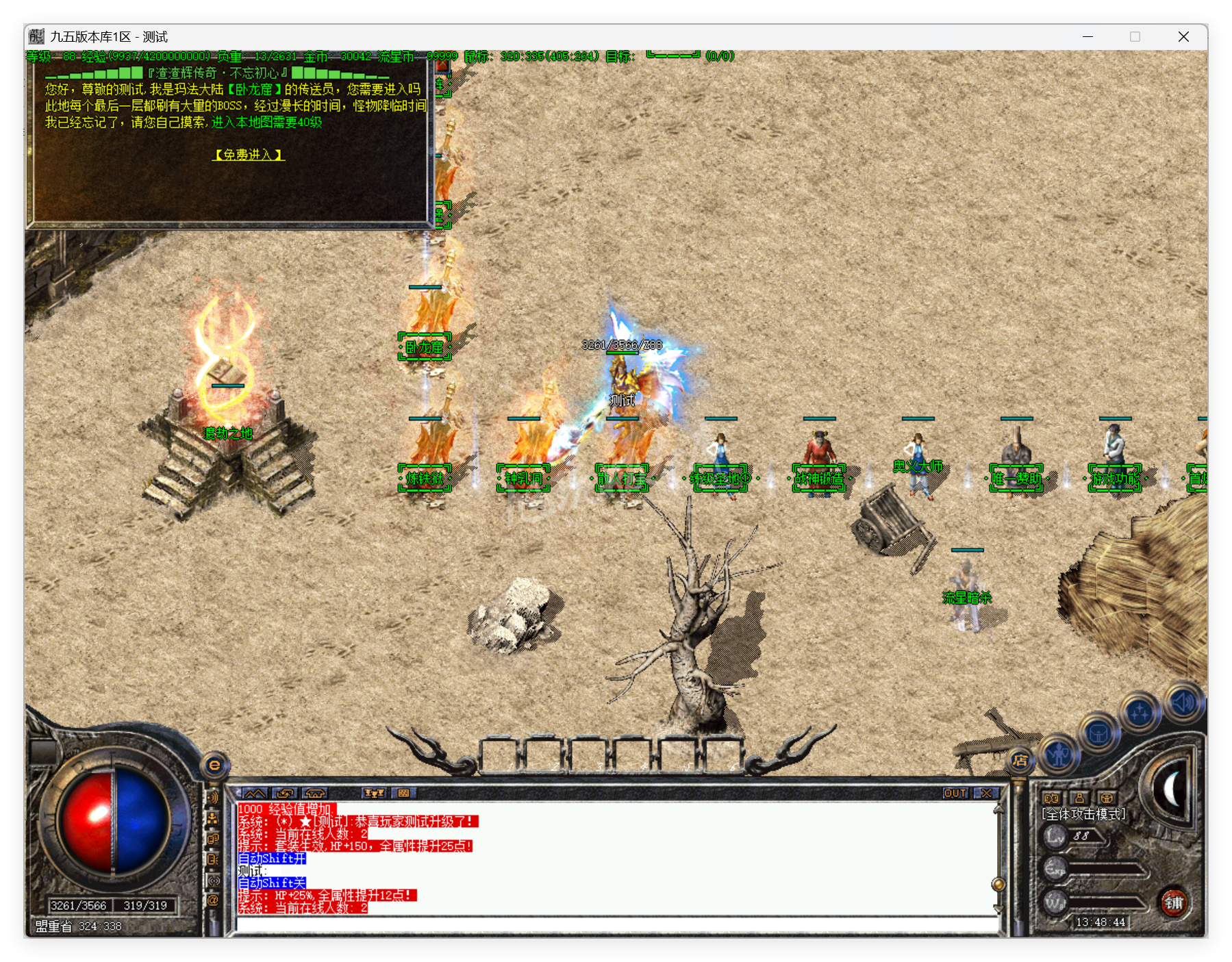Open the skills button with sparkling stars
1232x962 pixels.
pos(1140,713)
